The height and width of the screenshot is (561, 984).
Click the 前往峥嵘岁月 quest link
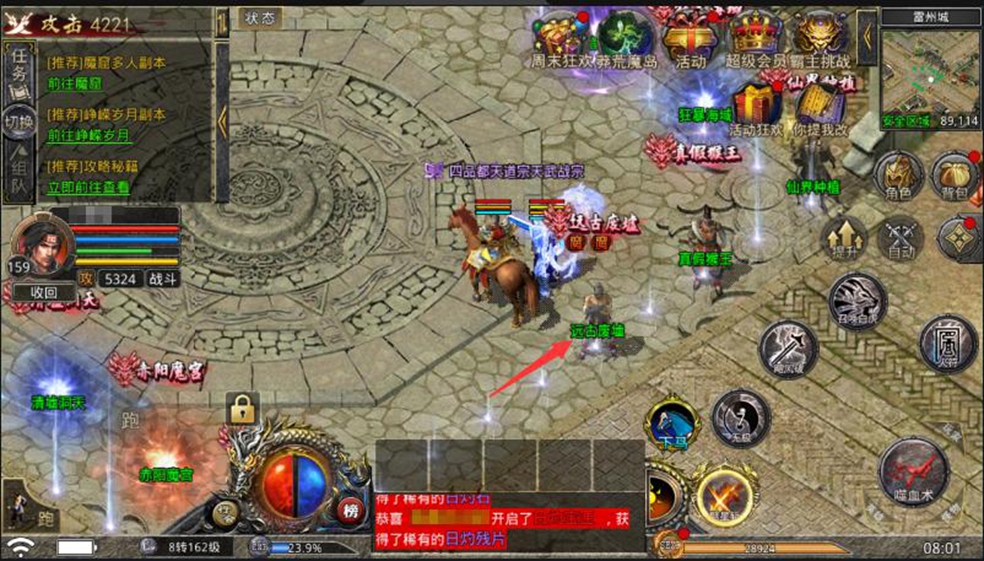tap(88, 135)
